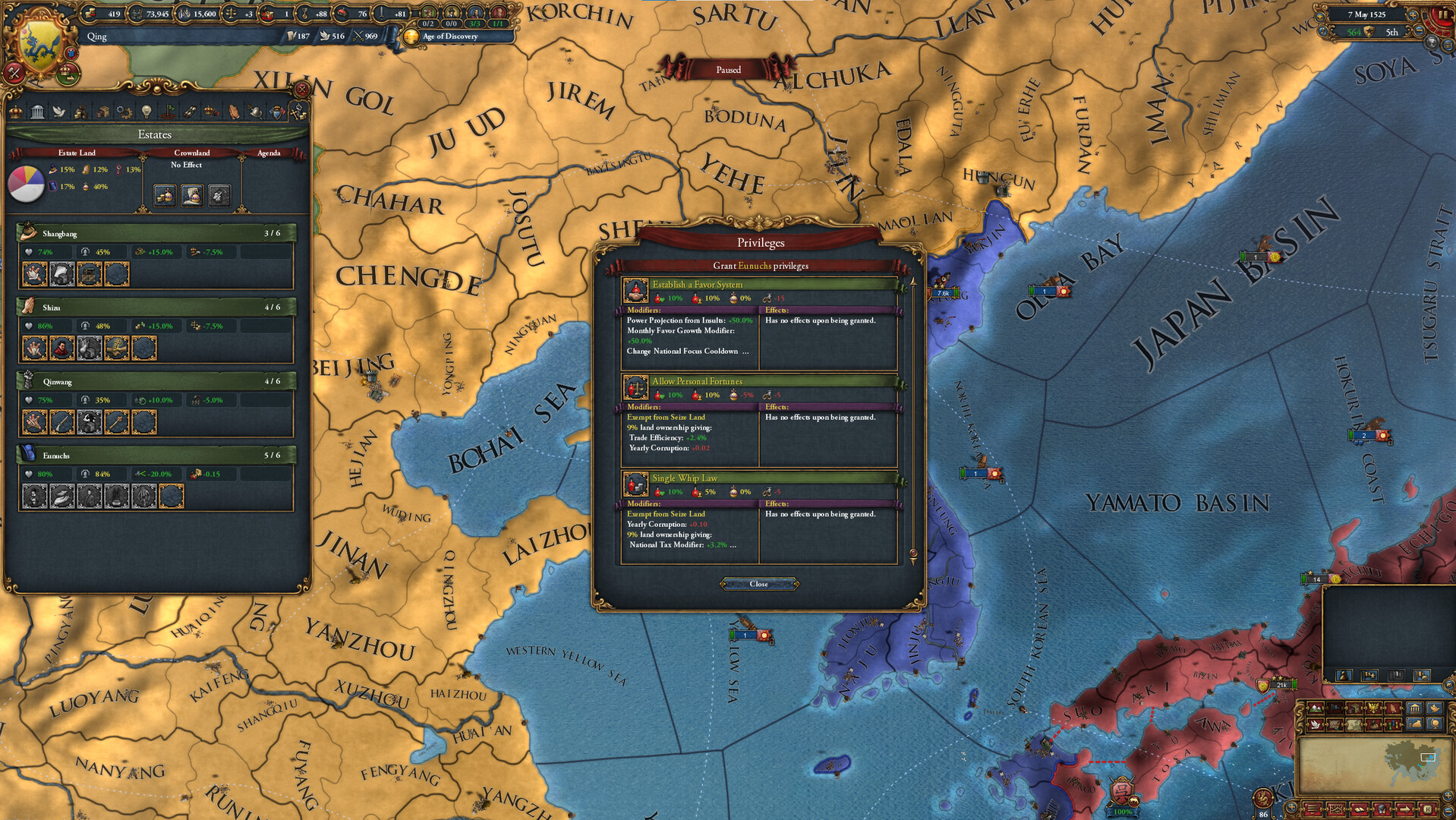The image size is (1456, 820).
Task: Open the Diplomacy tab with the dove icon
Action: (59, 111)
